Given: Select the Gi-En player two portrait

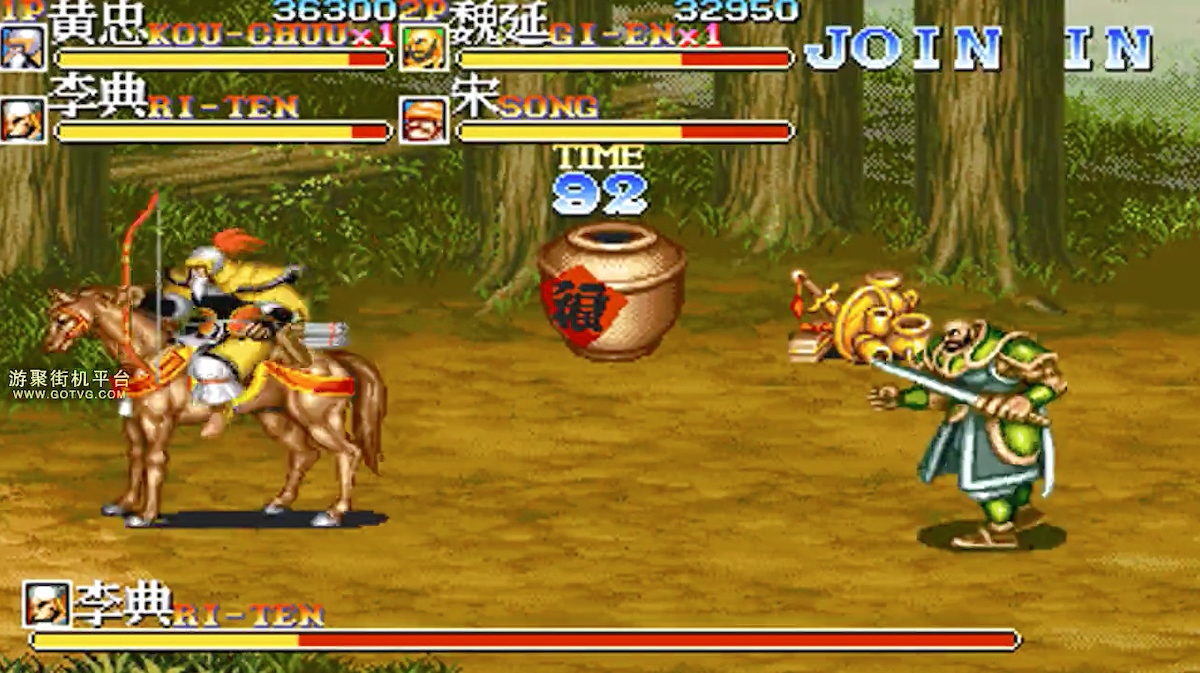Looking at the screenshot, I should 424,47.
